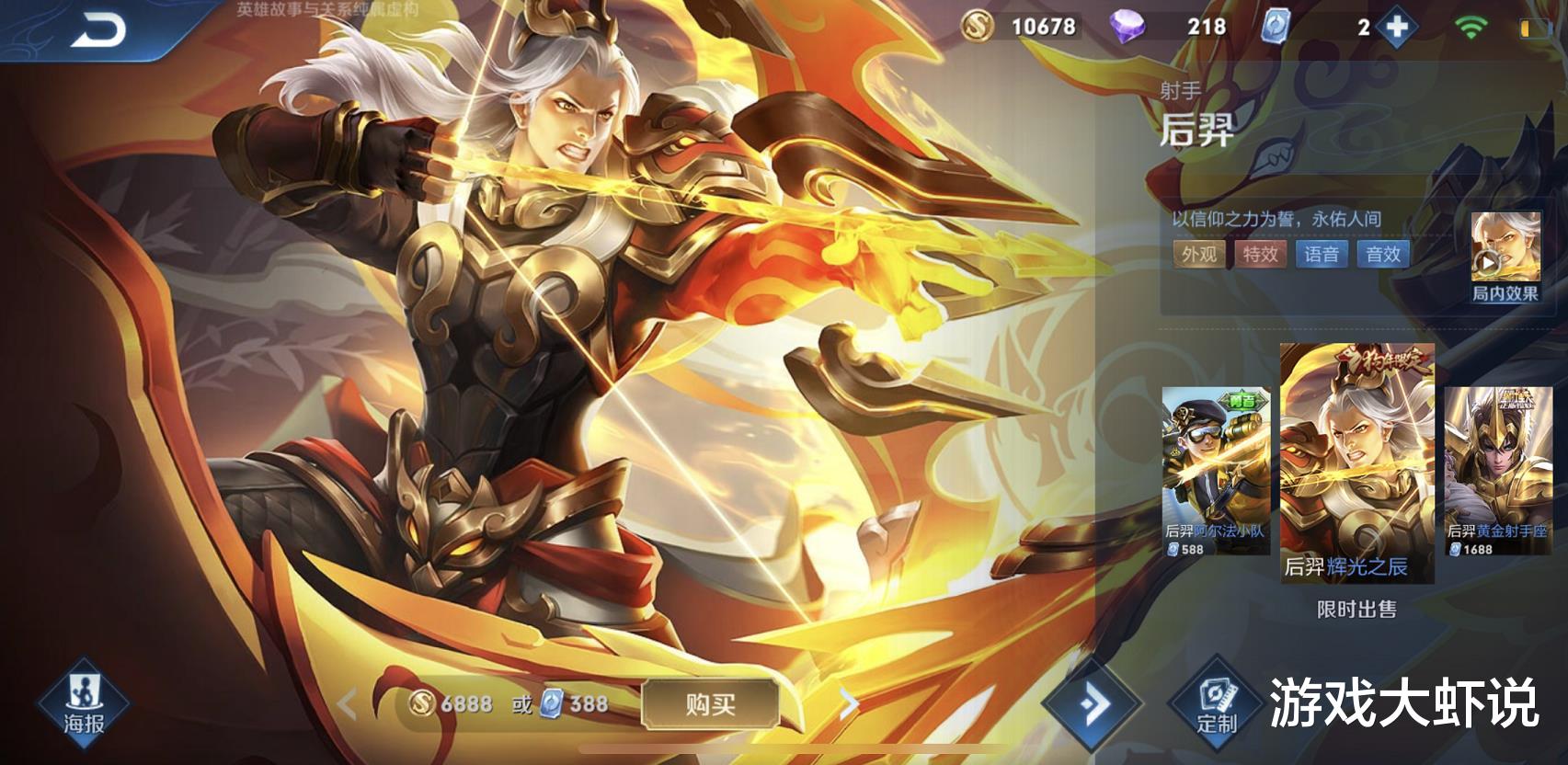Click the blue voucher currency icon
This screenshot has height=765, width=1568.
click(x=1276, y=28)
